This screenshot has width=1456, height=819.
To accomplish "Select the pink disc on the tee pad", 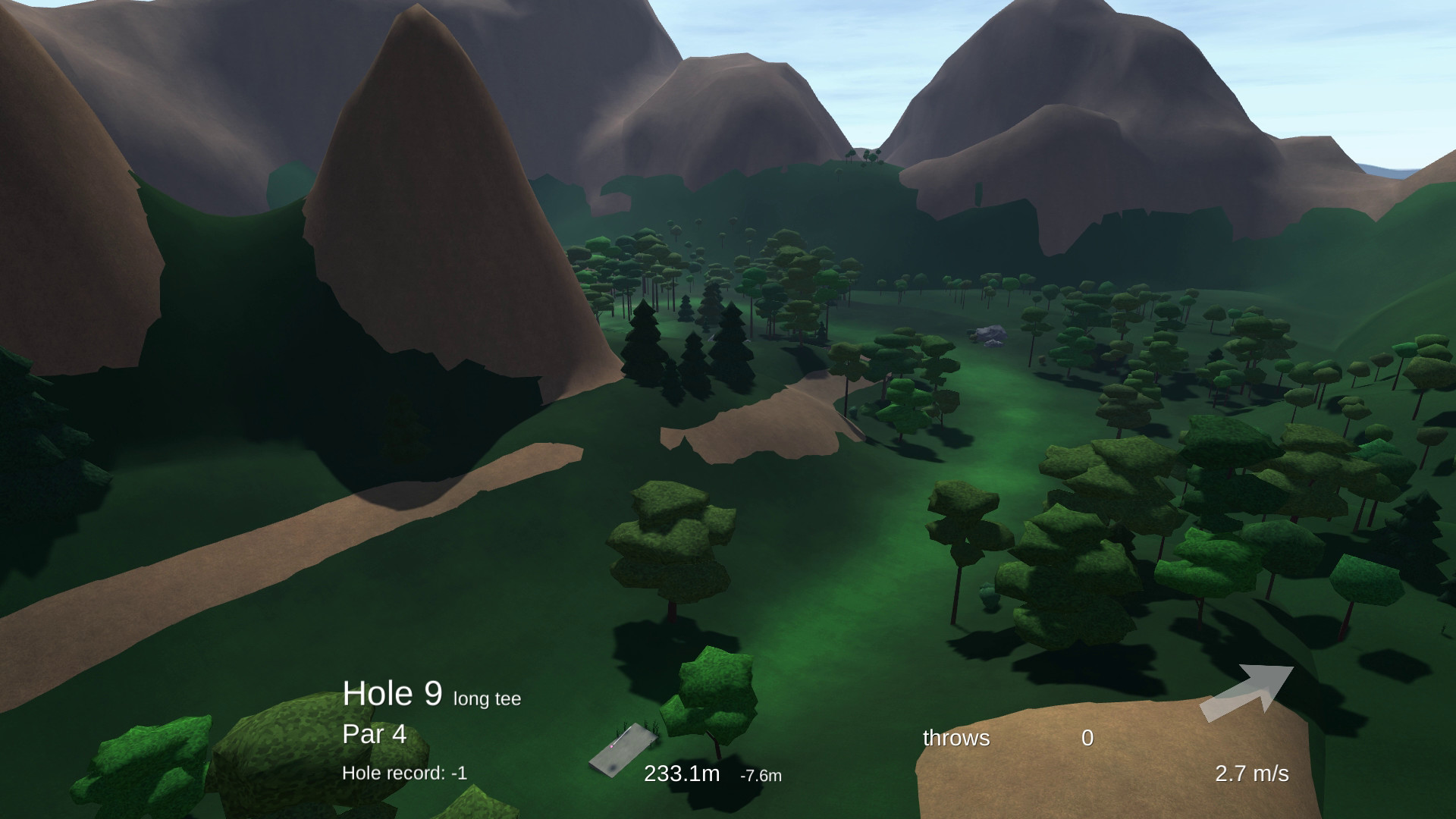I will [611, 747].
